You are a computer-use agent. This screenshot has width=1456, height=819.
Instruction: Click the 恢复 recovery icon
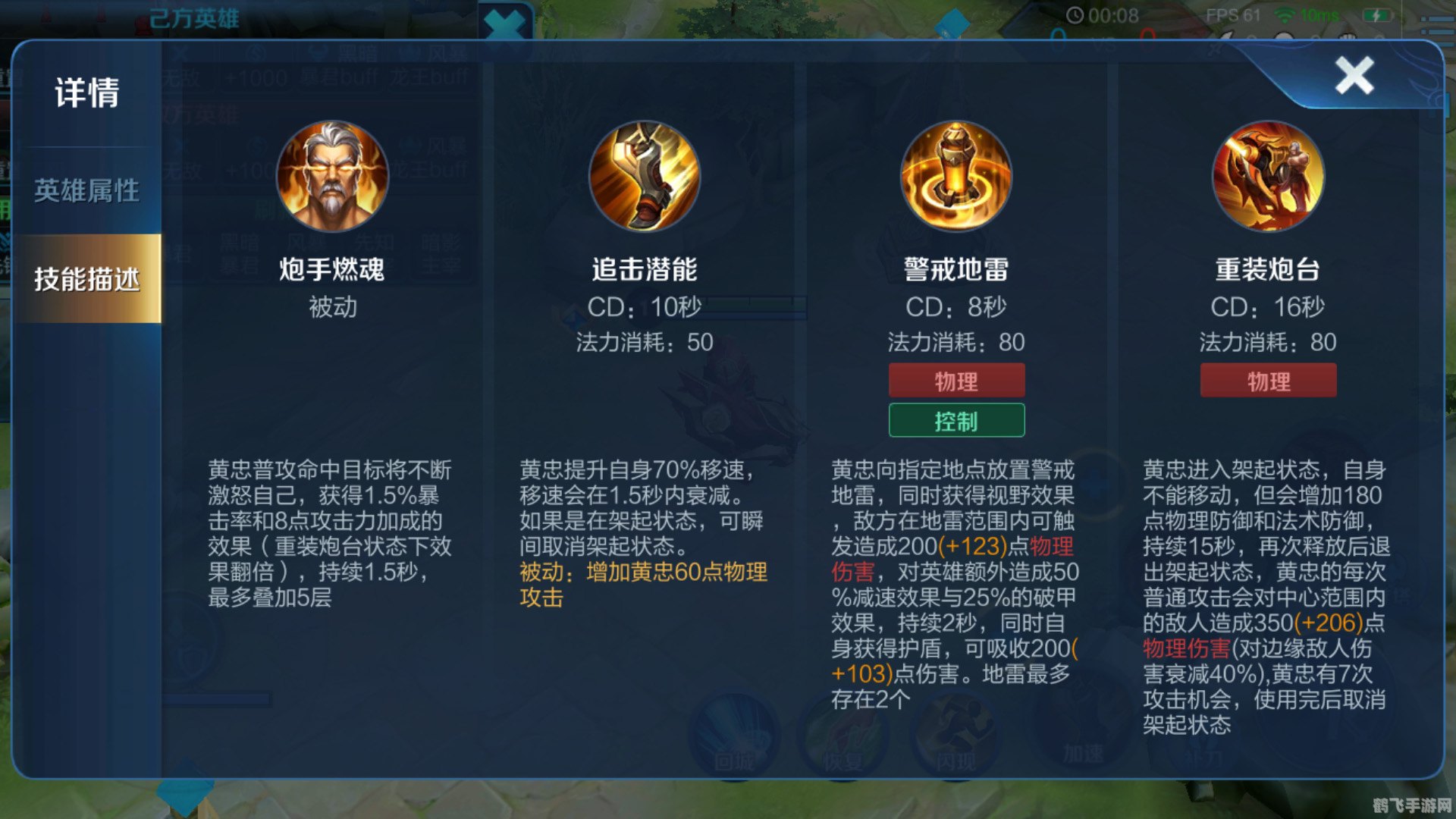coord(844,736)
